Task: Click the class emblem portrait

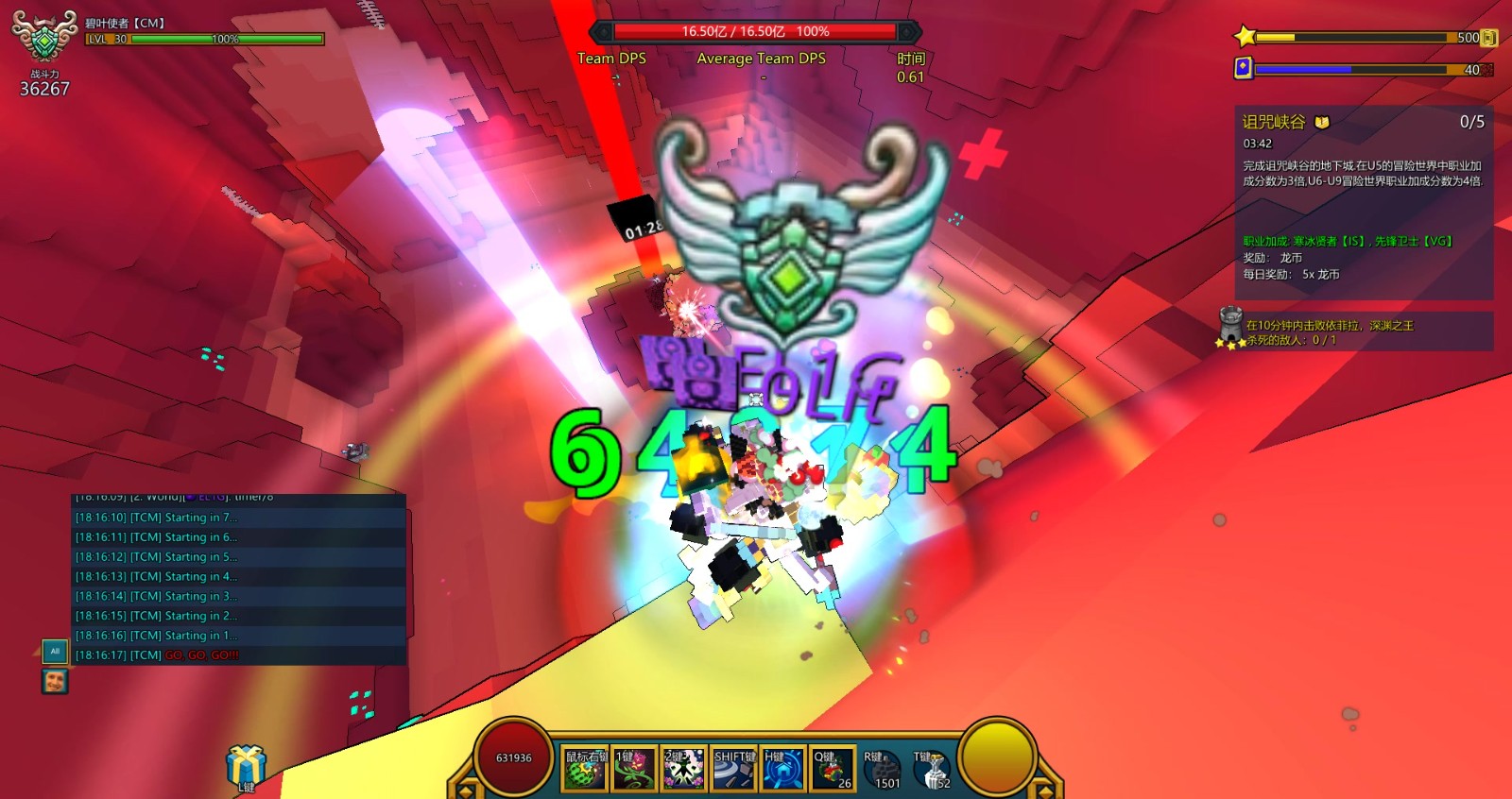Action: 43,38
